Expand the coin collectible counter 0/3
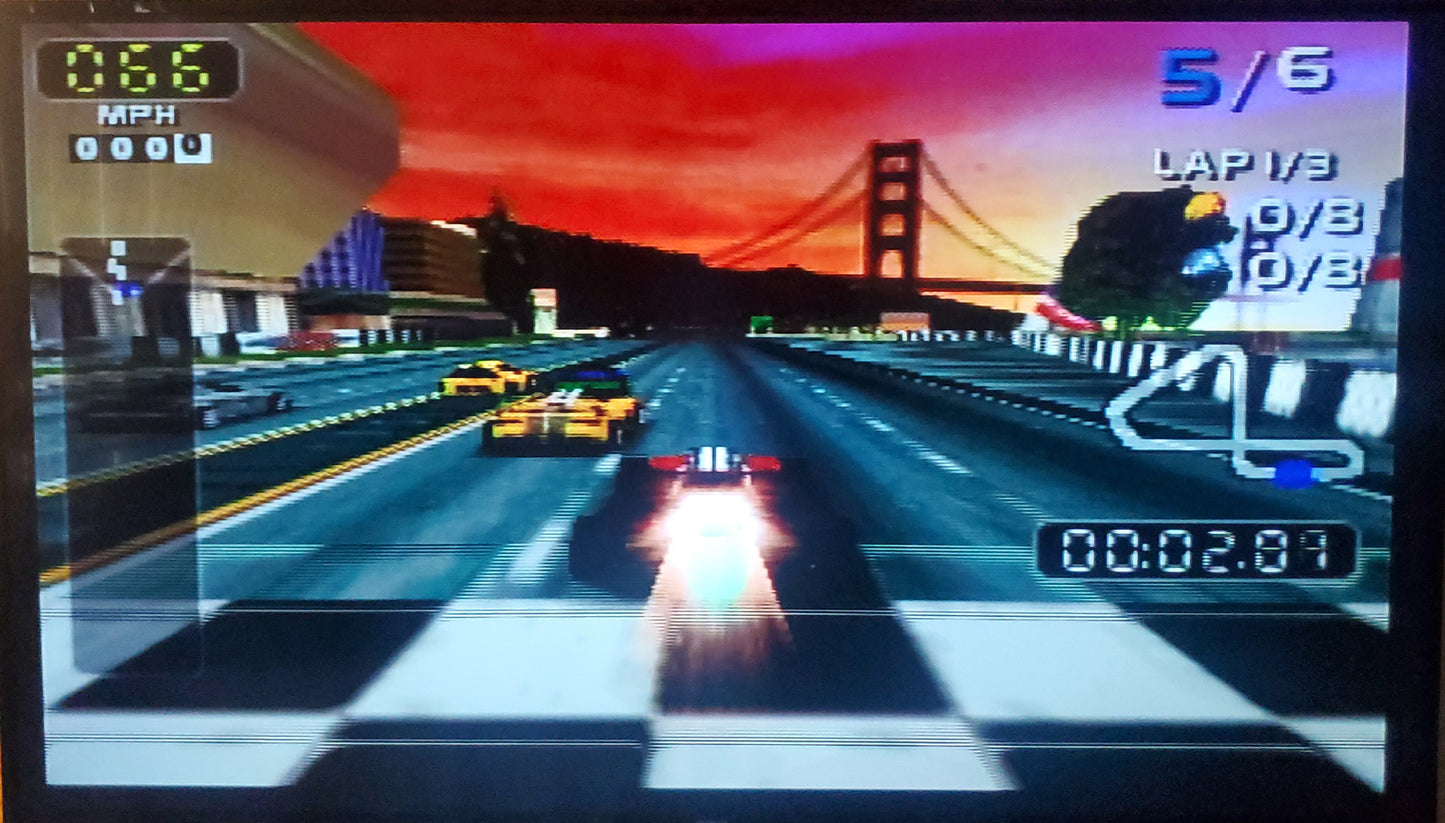 (x=1305, y=268)
